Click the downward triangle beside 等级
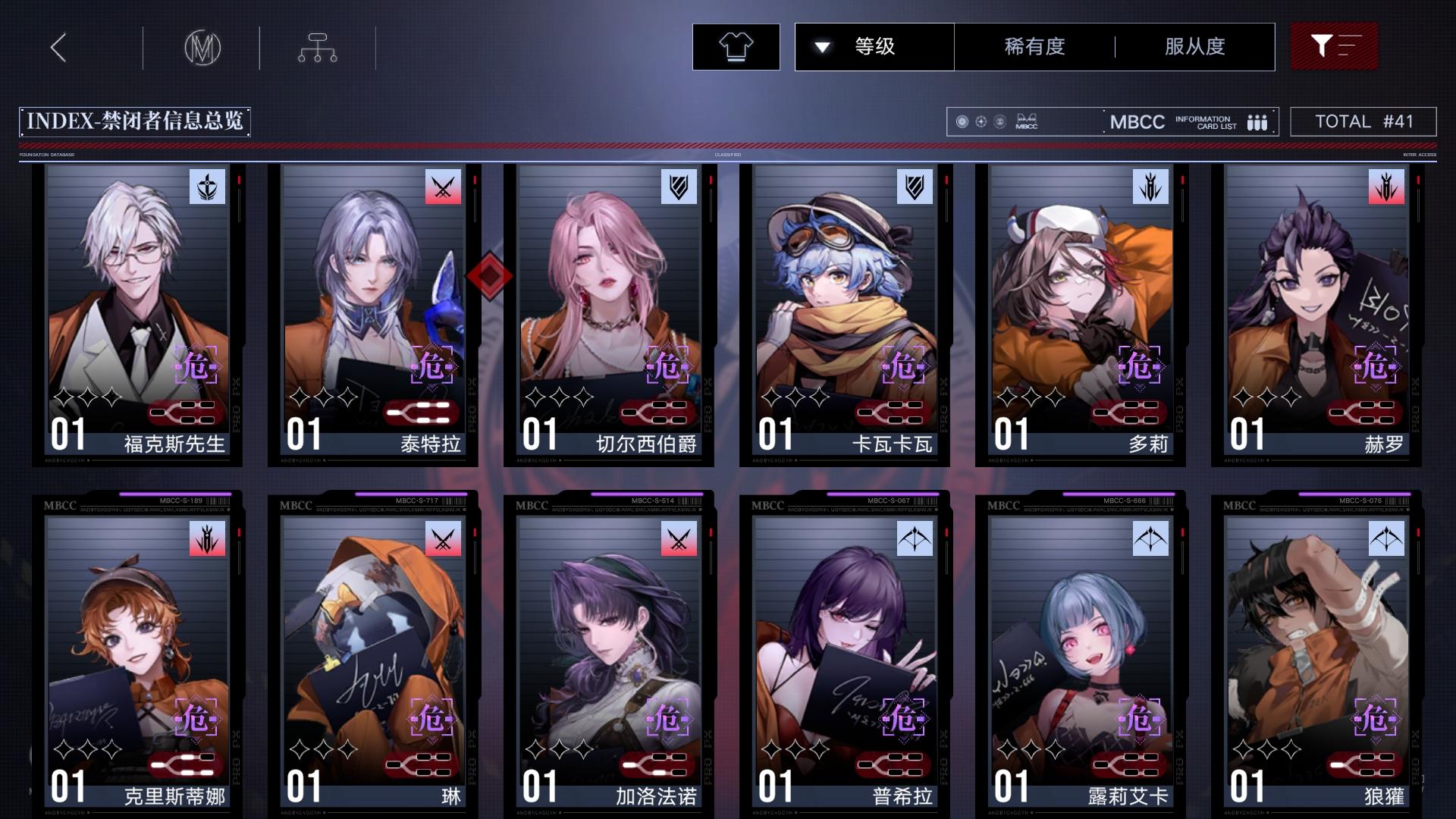The height and width of the screenshot is (819, 1456). pyautogui.click(x=821, y=46)
